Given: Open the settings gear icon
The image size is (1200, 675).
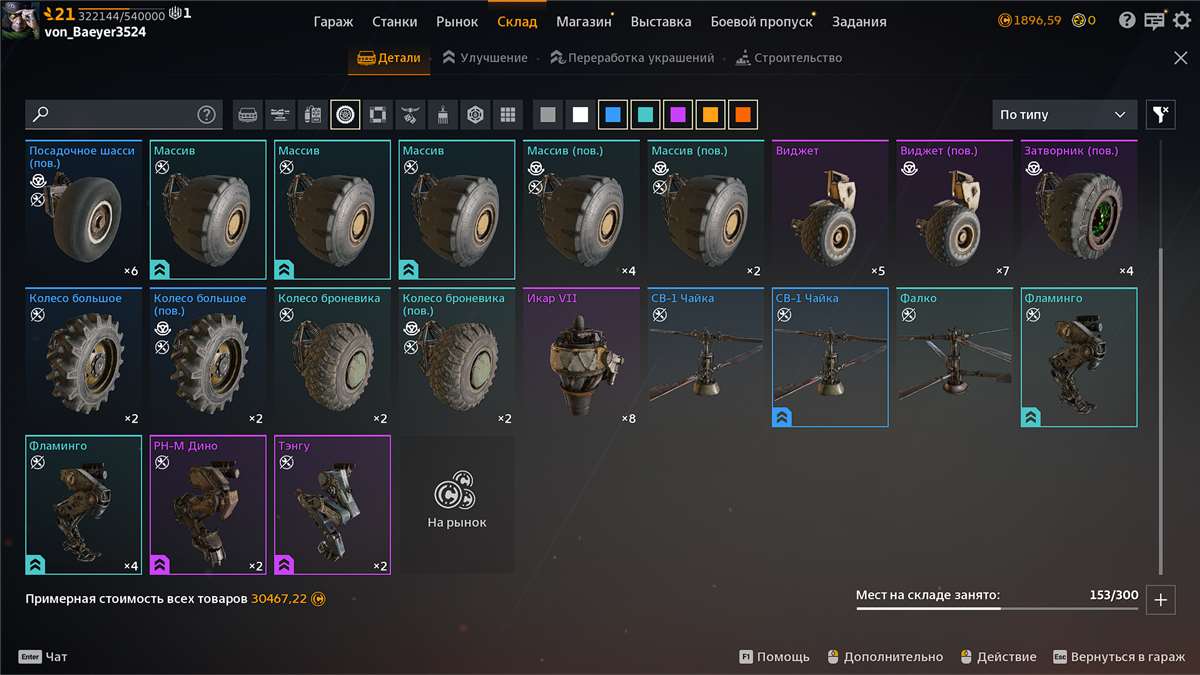Looking at the screenshot, I should pos(1181,20).
